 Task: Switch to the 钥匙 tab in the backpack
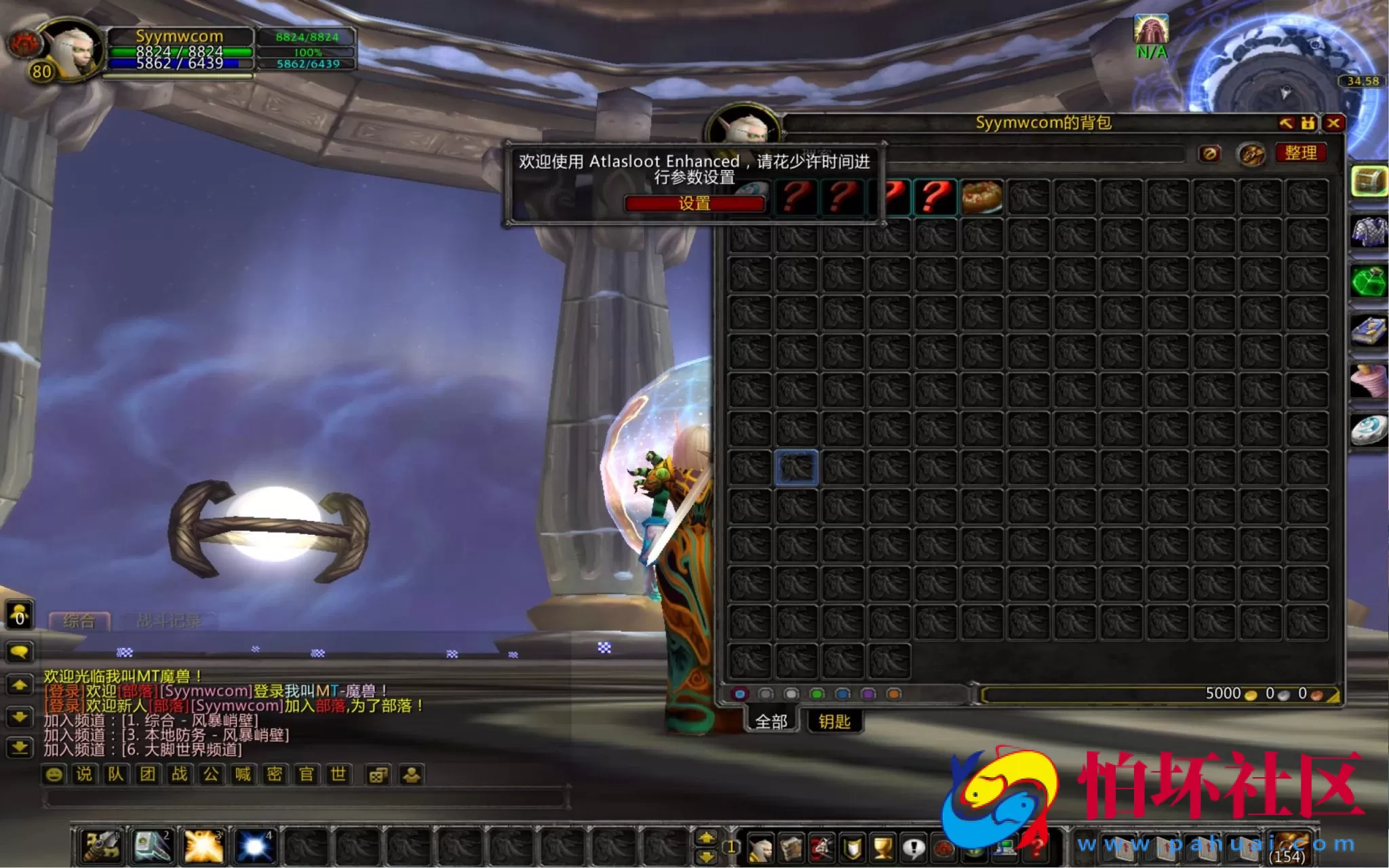(834, 721)
